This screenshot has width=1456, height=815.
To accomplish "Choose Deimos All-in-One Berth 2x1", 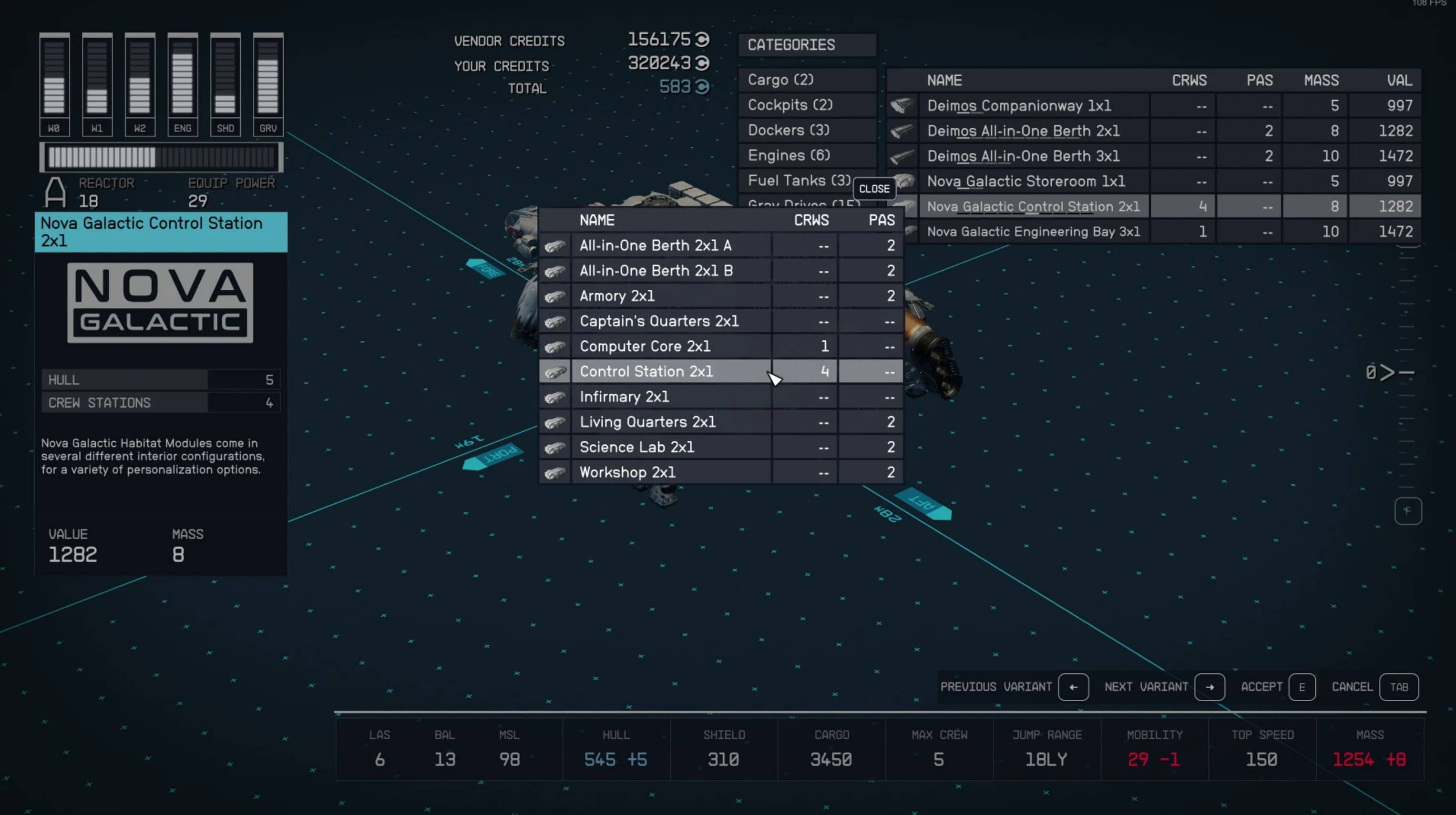I will point(1023,131).
